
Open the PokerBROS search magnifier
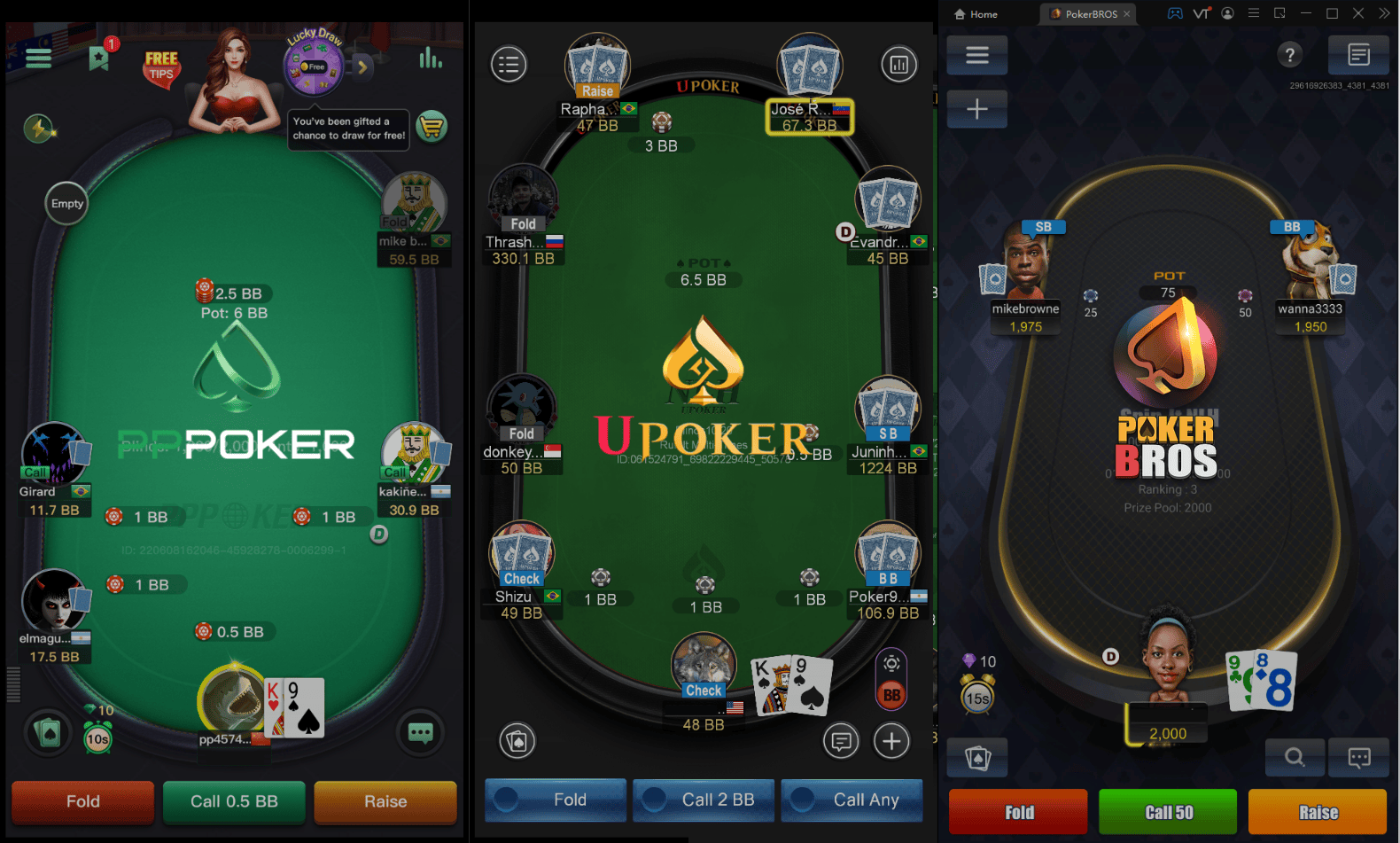click(x=1295, y=758)
